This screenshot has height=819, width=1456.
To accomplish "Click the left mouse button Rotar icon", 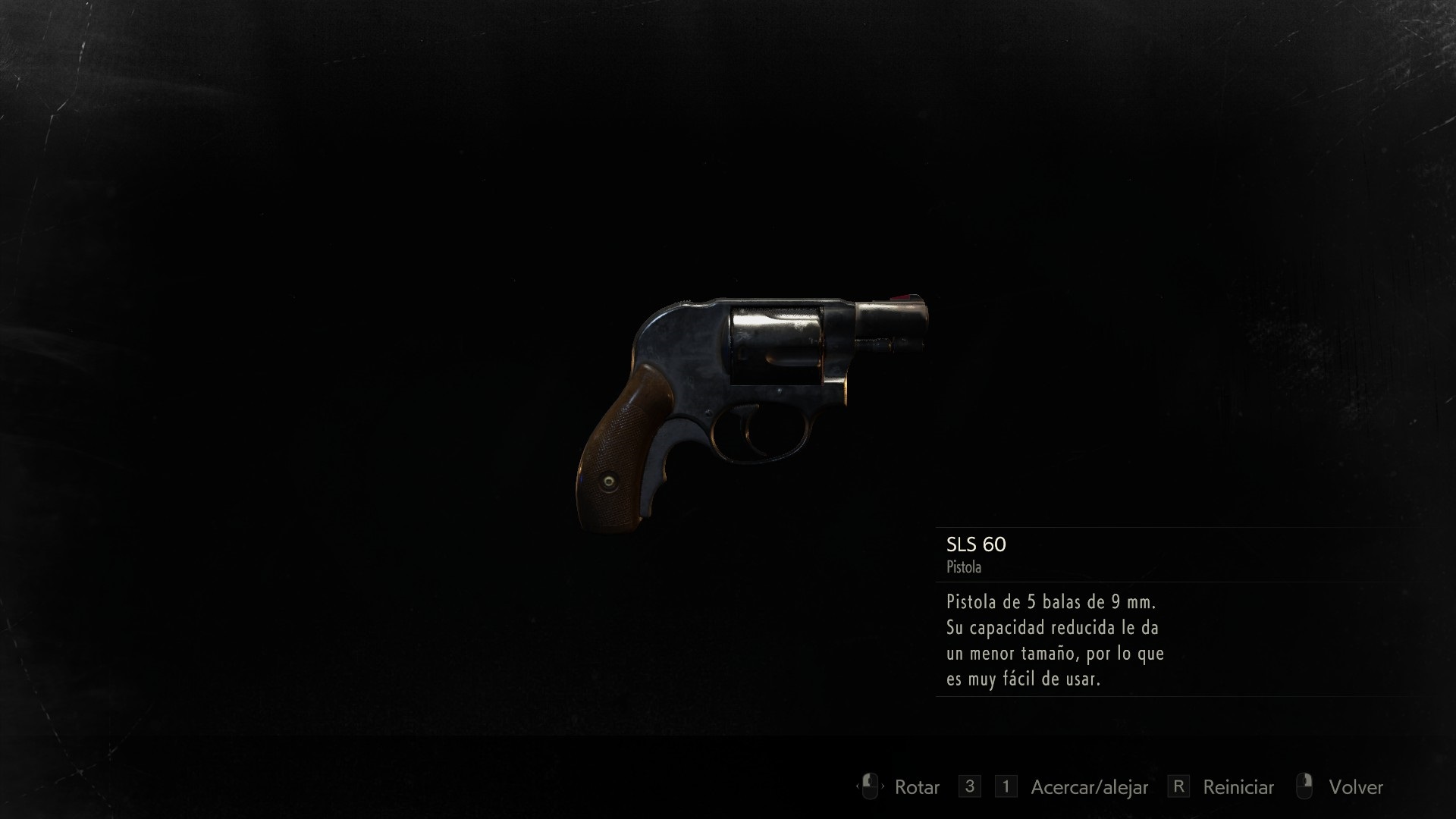I will point(870,787).
